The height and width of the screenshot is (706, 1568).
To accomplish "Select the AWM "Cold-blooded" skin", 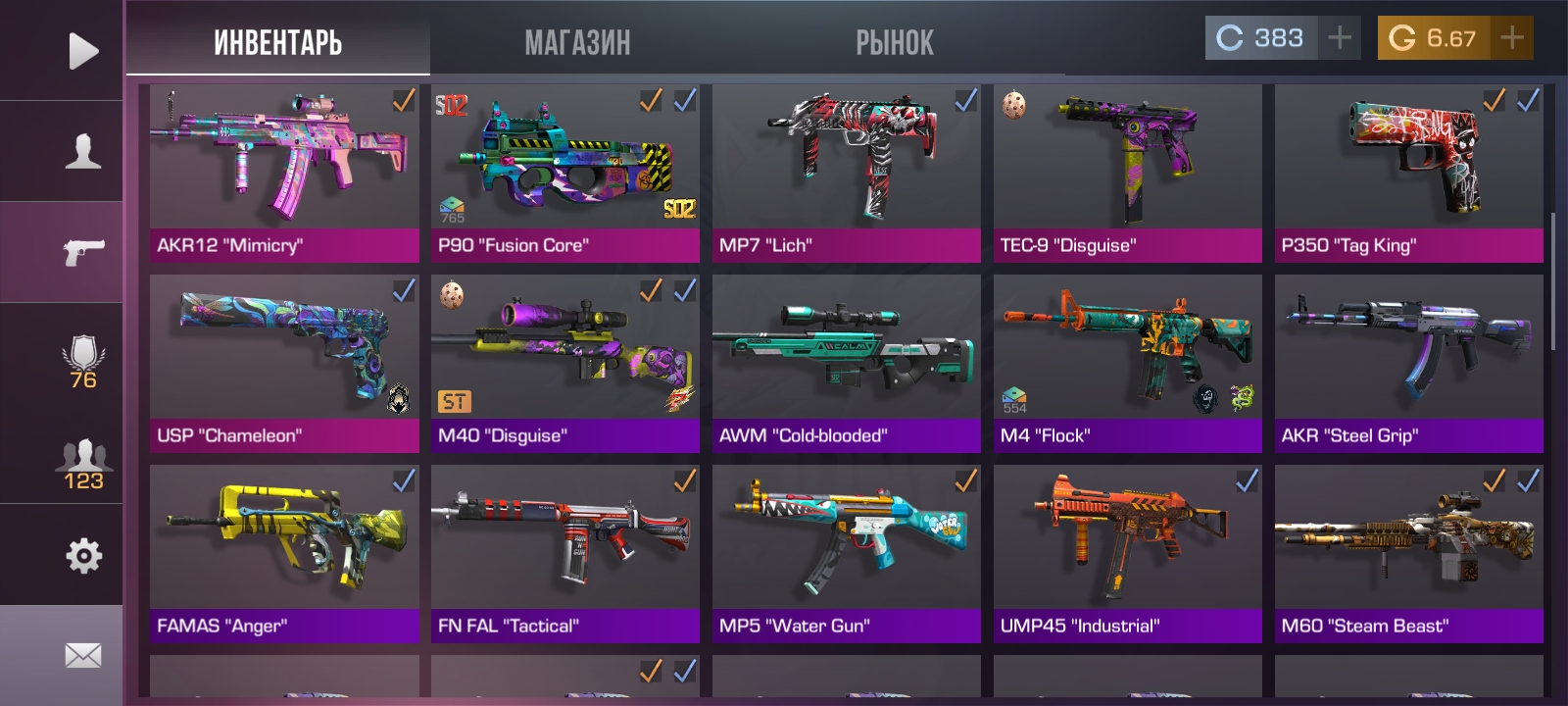I will pos(846,363).
